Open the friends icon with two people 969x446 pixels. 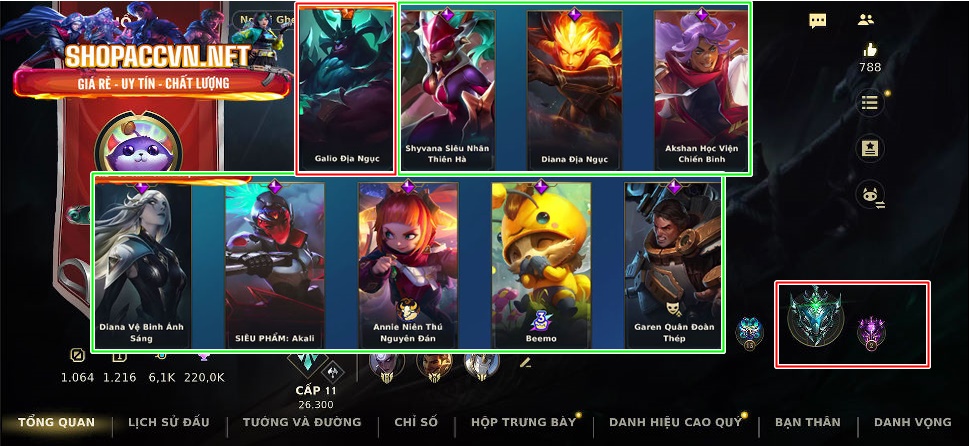(866, 20)
